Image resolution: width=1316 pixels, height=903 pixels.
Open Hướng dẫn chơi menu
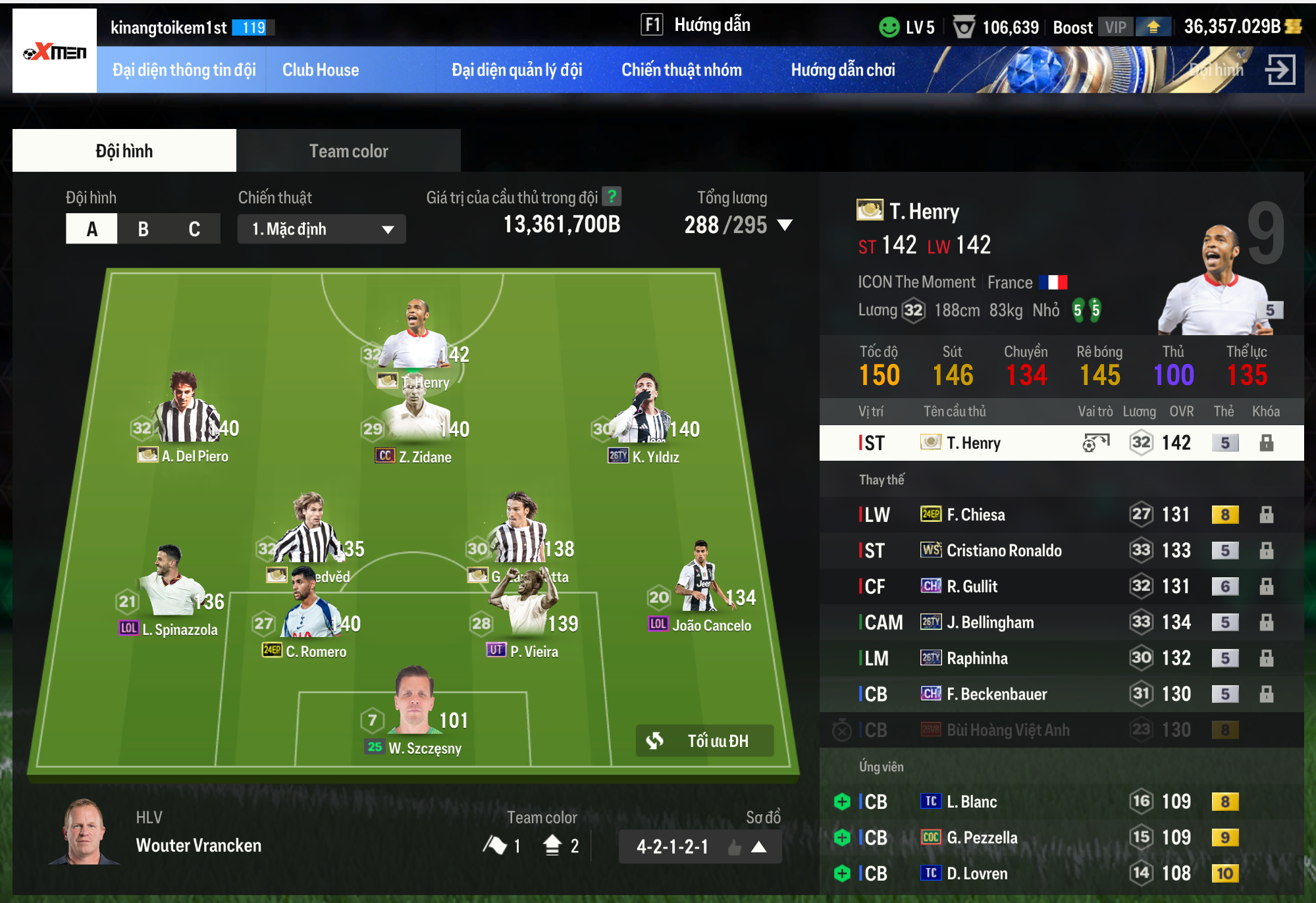click(x=843, y=70)
